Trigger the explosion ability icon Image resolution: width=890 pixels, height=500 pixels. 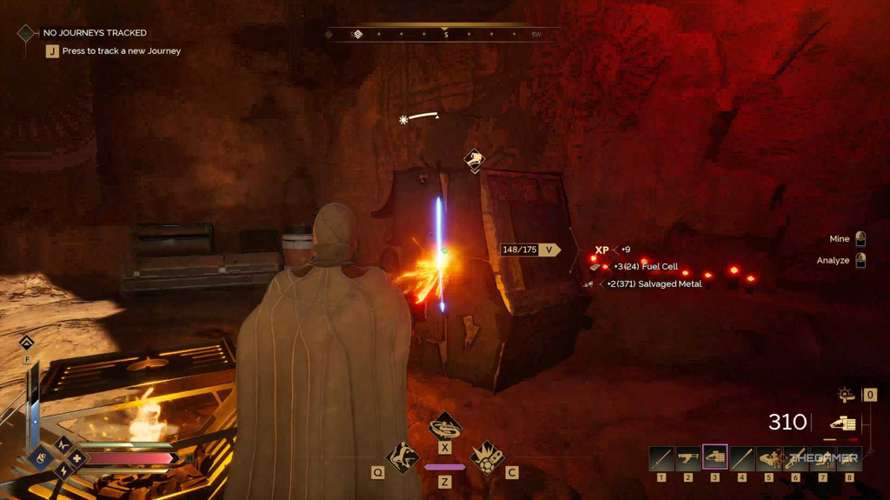click(x=487, y=457)
